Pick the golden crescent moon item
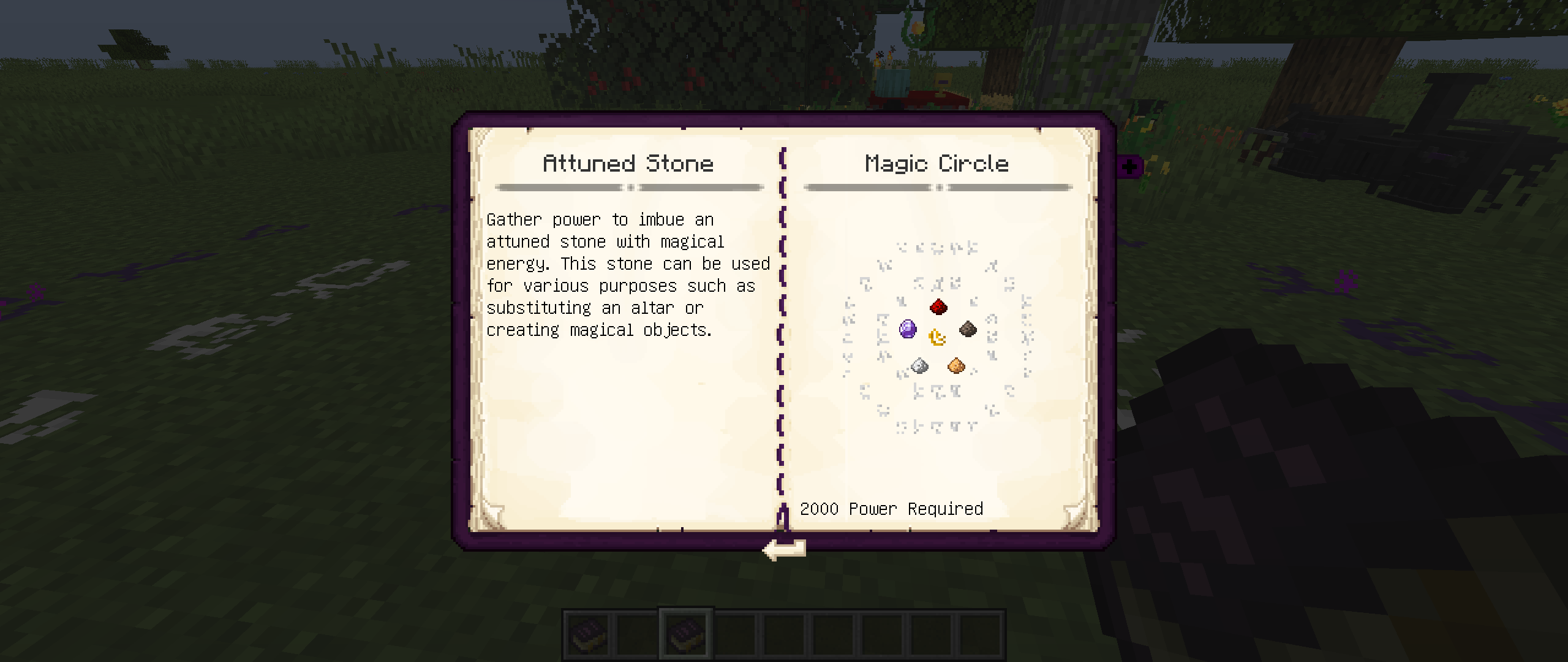 tap(937, 337)
